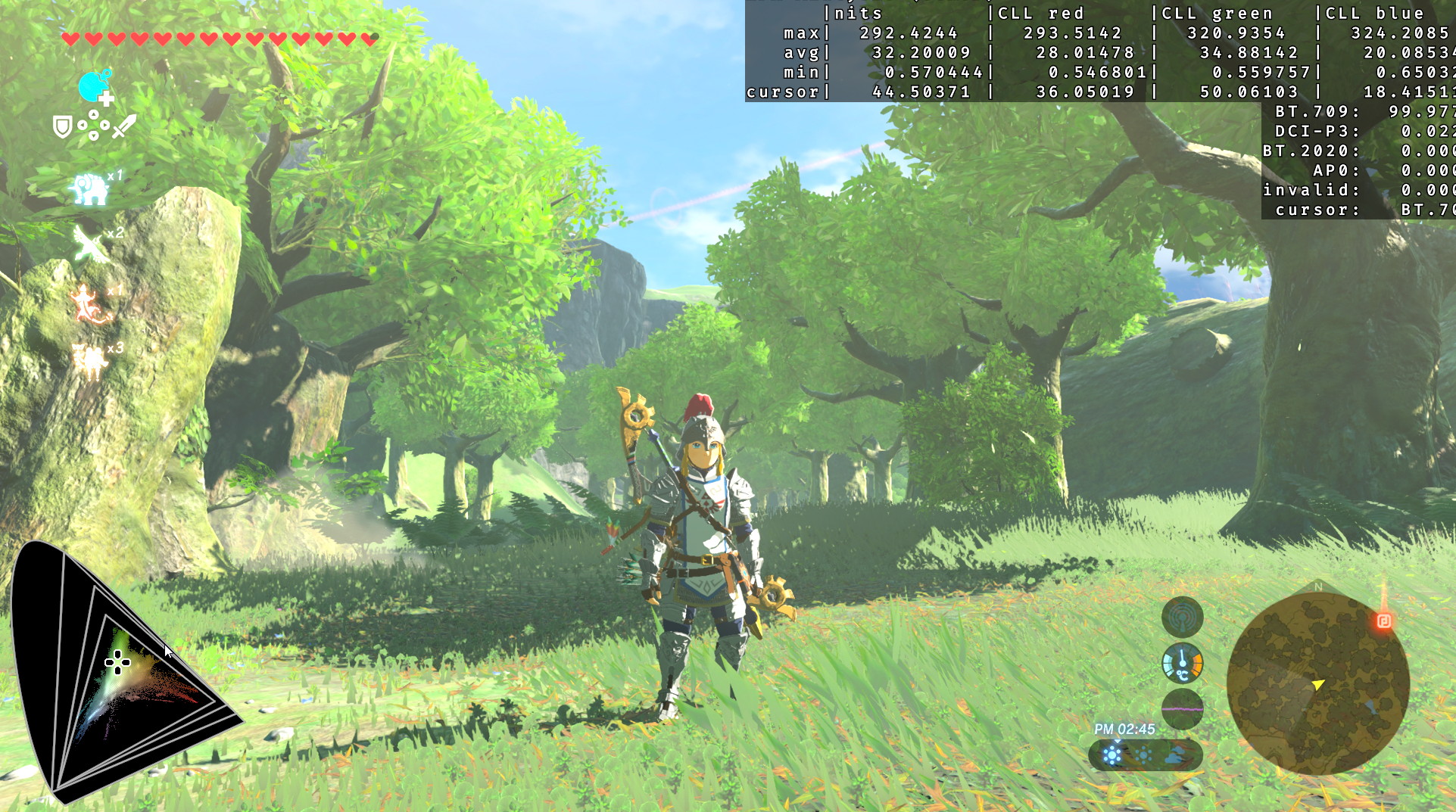
Task: Click the sword weapon icon
Action: (x=124, y=126)
